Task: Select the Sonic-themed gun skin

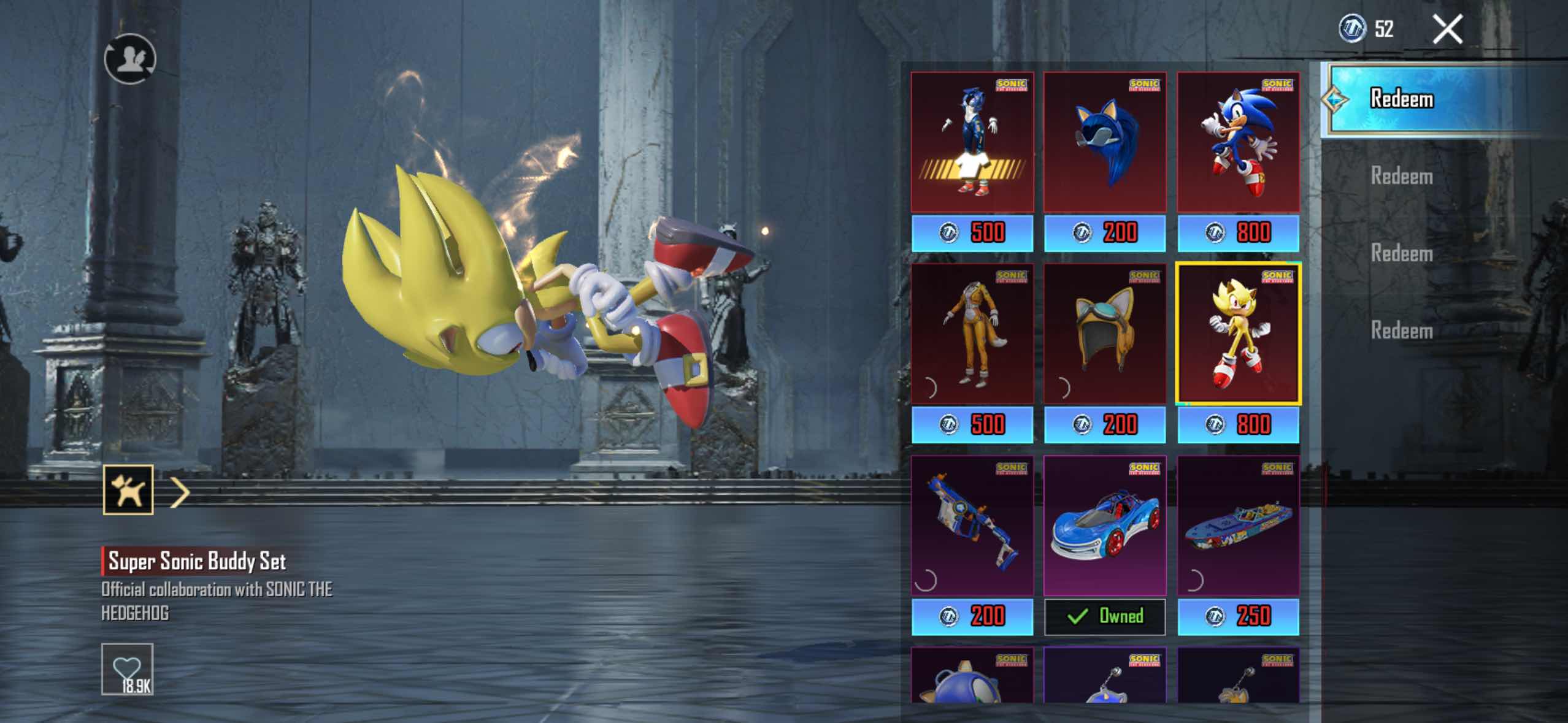Action: pyautogui.click(x=972, y=526)
